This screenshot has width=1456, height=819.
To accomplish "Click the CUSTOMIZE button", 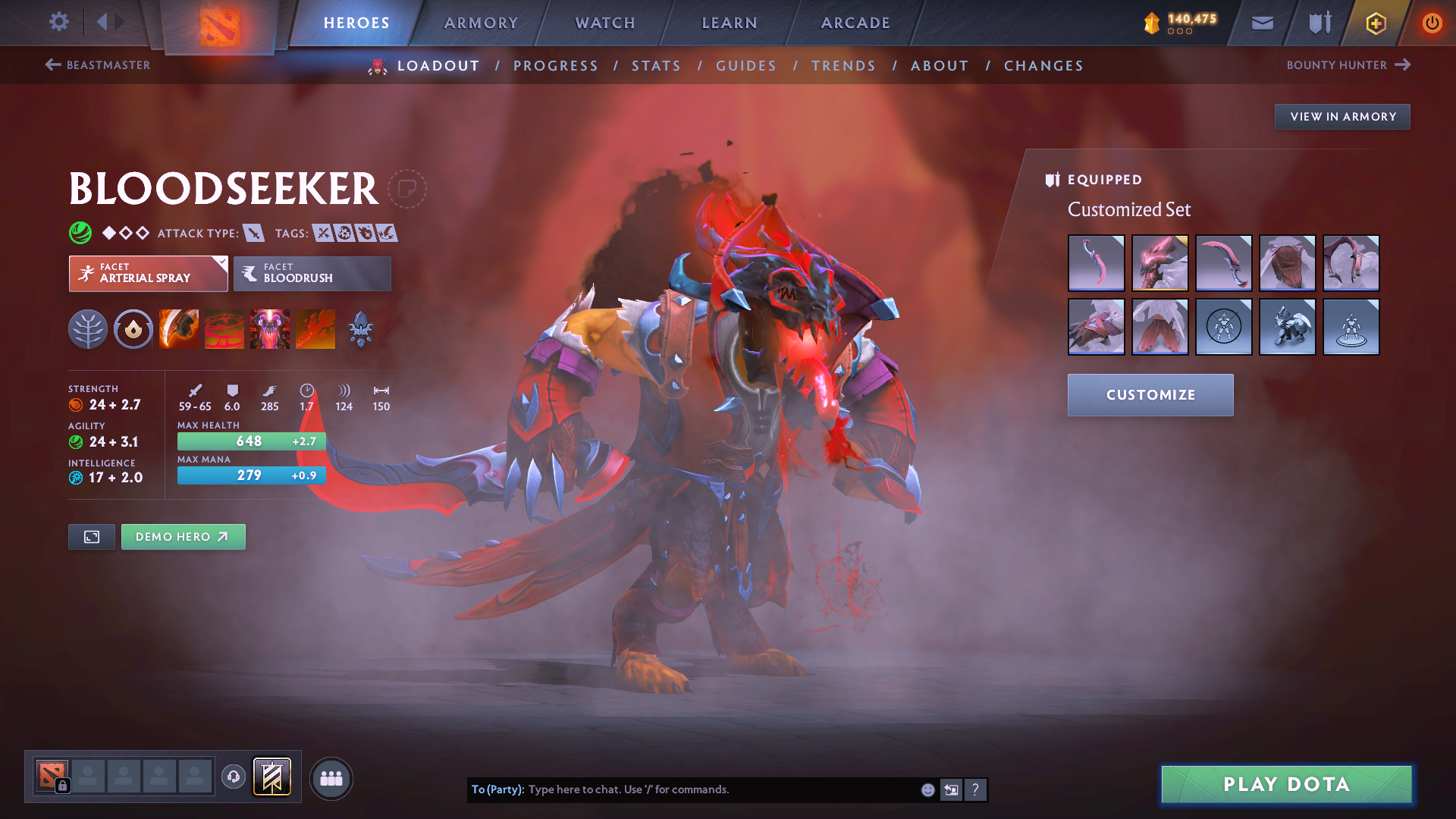I will (x=1150, y=394).
